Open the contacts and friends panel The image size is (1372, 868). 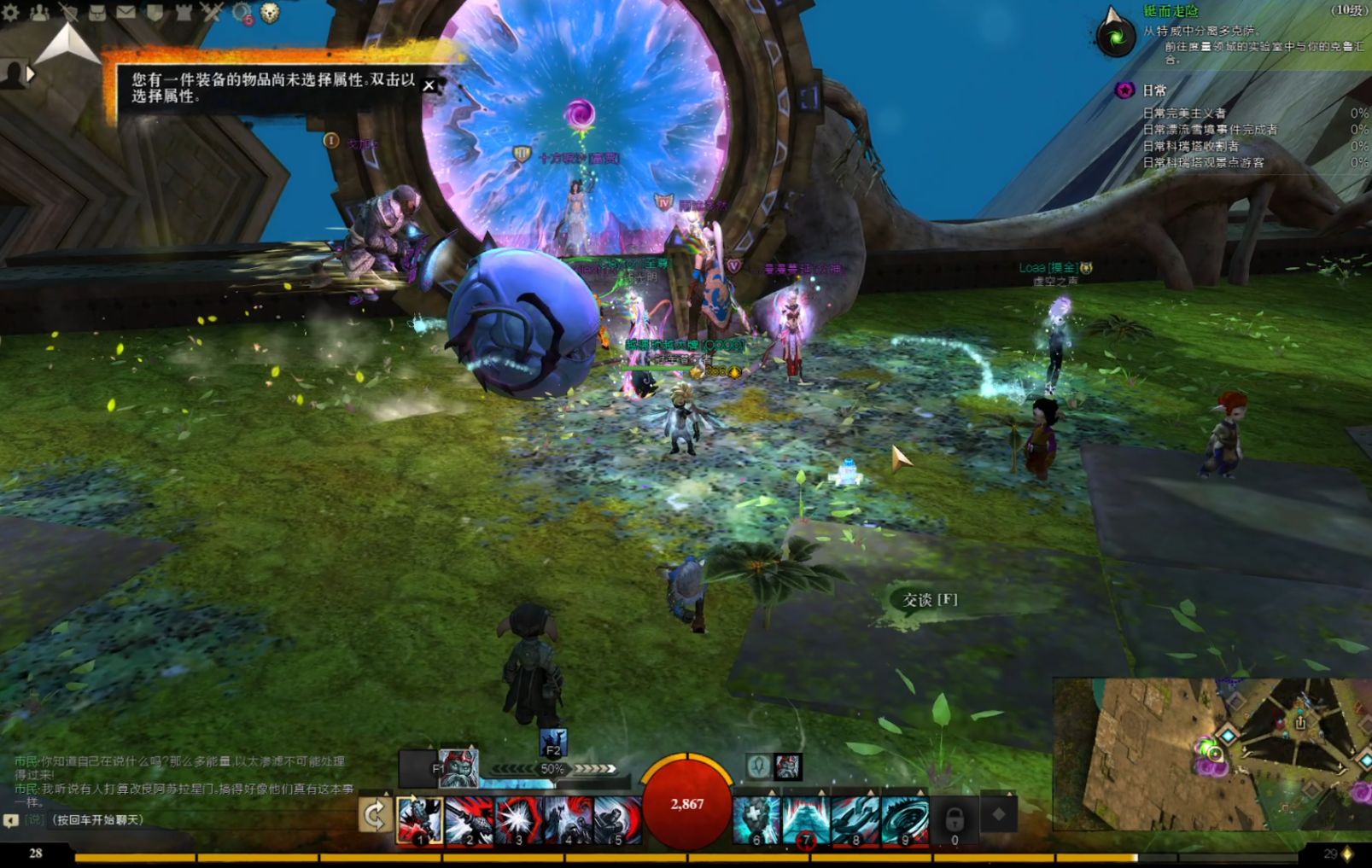[39, 12]
